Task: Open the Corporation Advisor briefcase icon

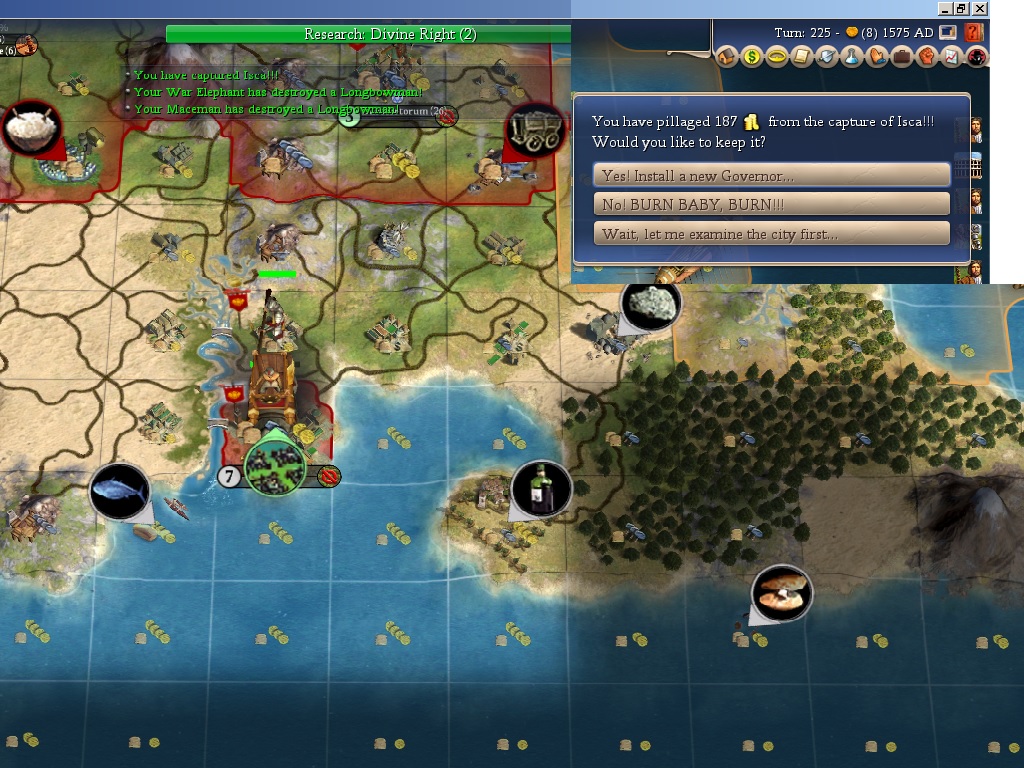Action: [x=901, y=57]
